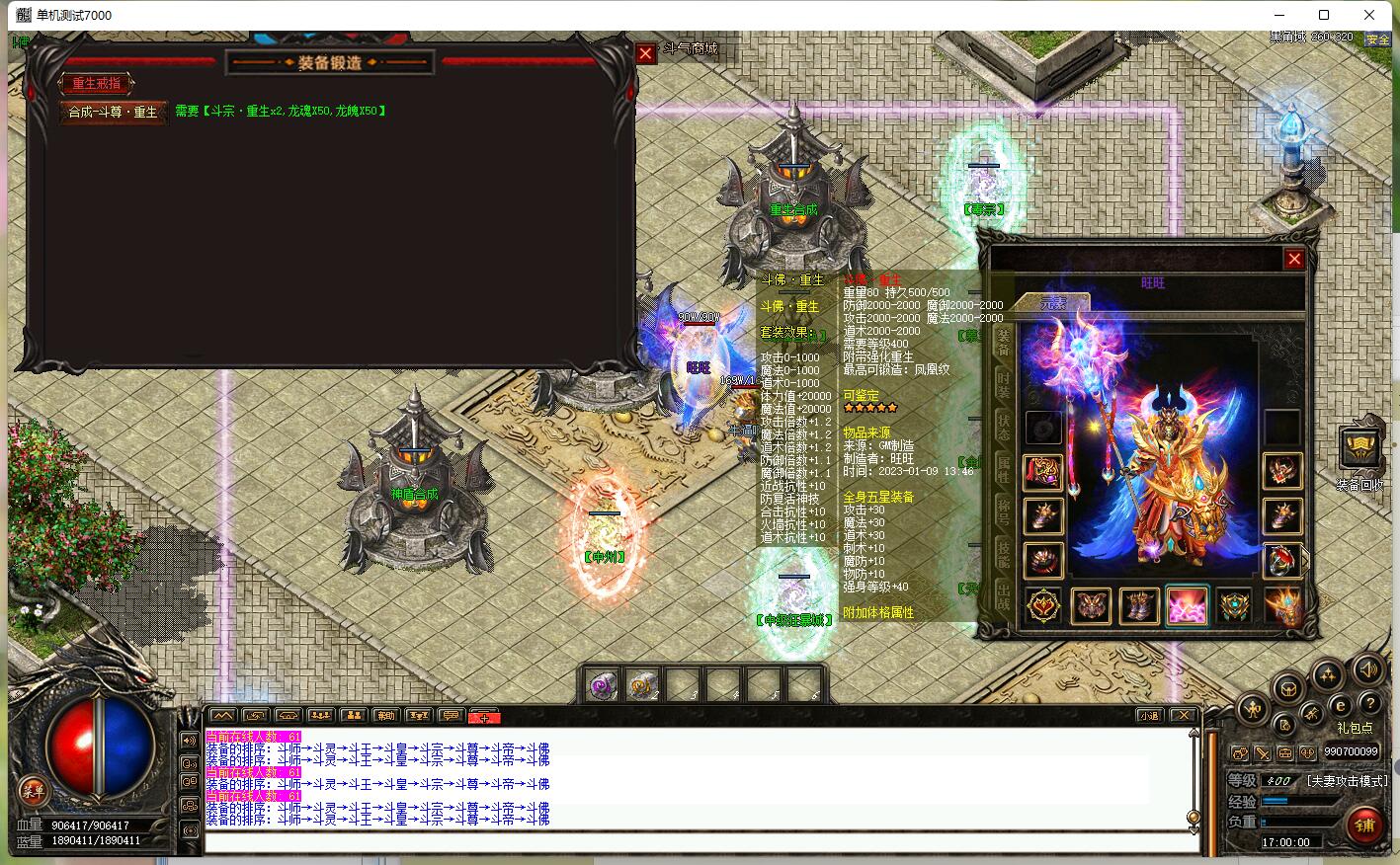Screen dimensions: 1400x865
Task: Open the 装备回收 equipment recycle icon
Action: 1360,450
